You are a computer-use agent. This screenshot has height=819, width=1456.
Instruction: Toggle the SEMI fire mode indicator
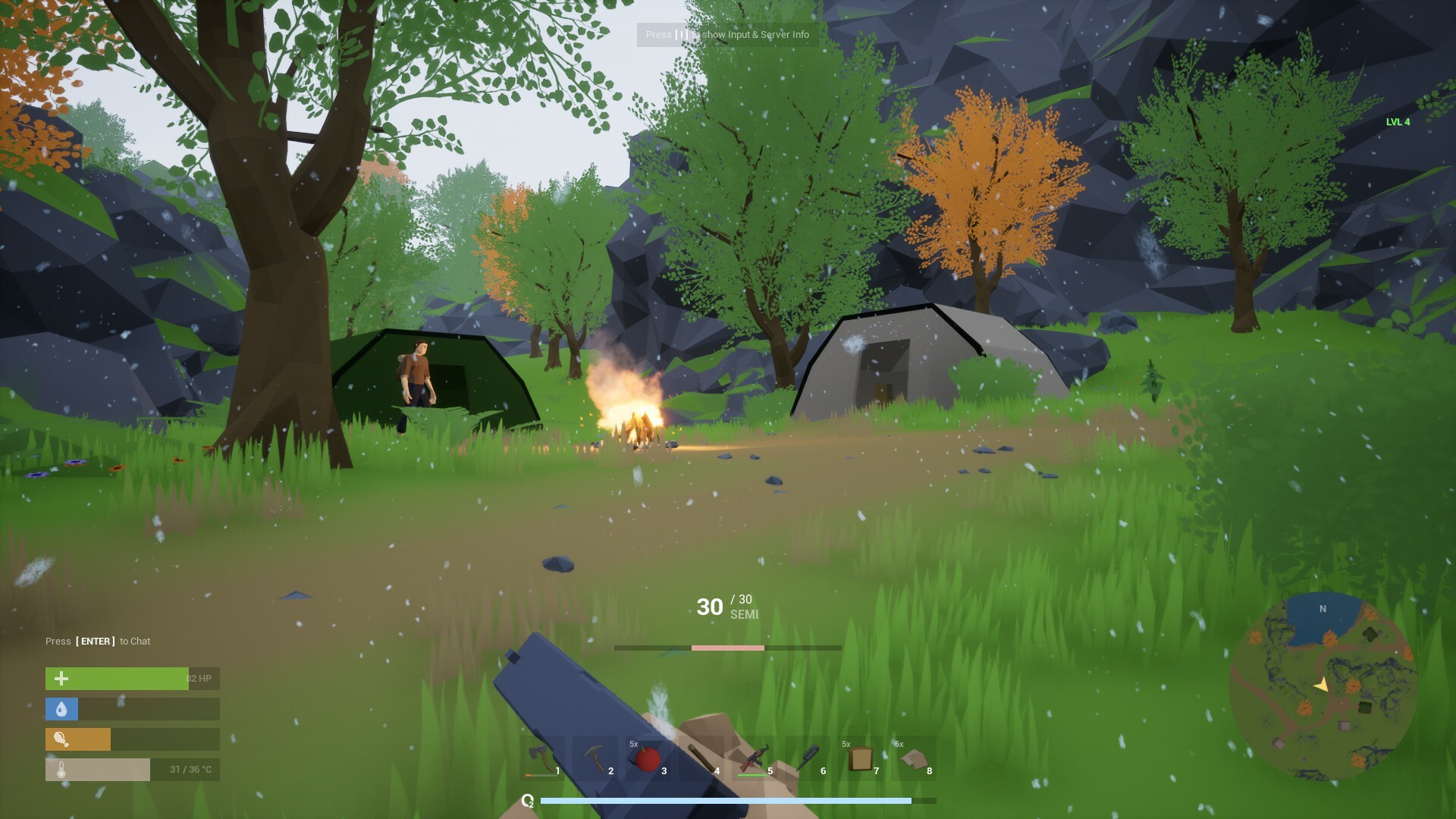pos(745,615)
